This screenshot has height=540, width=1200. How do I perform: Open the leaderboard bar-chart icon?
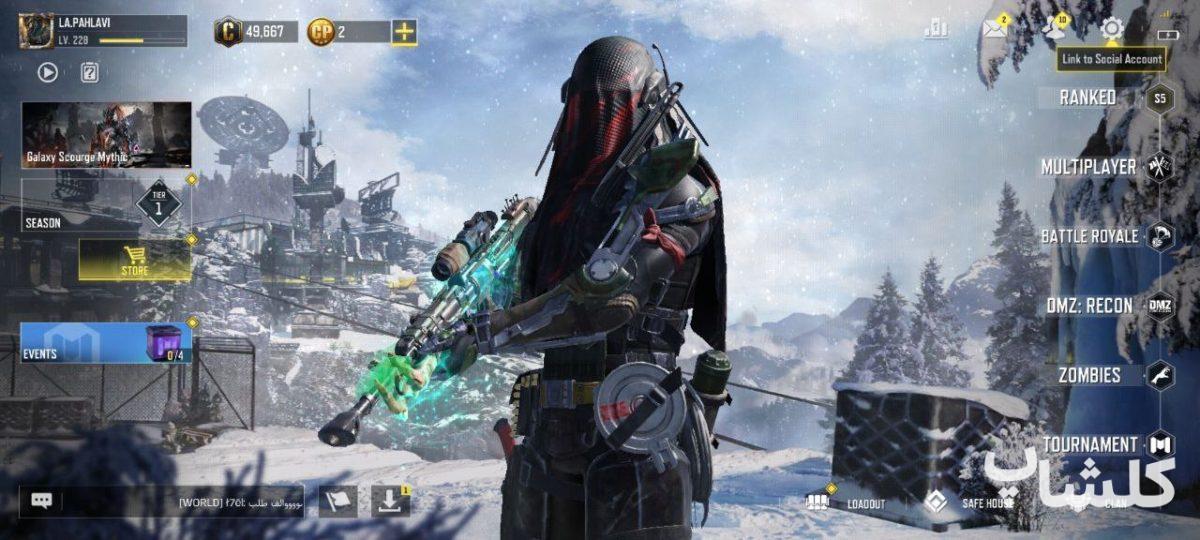pyautogui.click(x=936, y=29)
